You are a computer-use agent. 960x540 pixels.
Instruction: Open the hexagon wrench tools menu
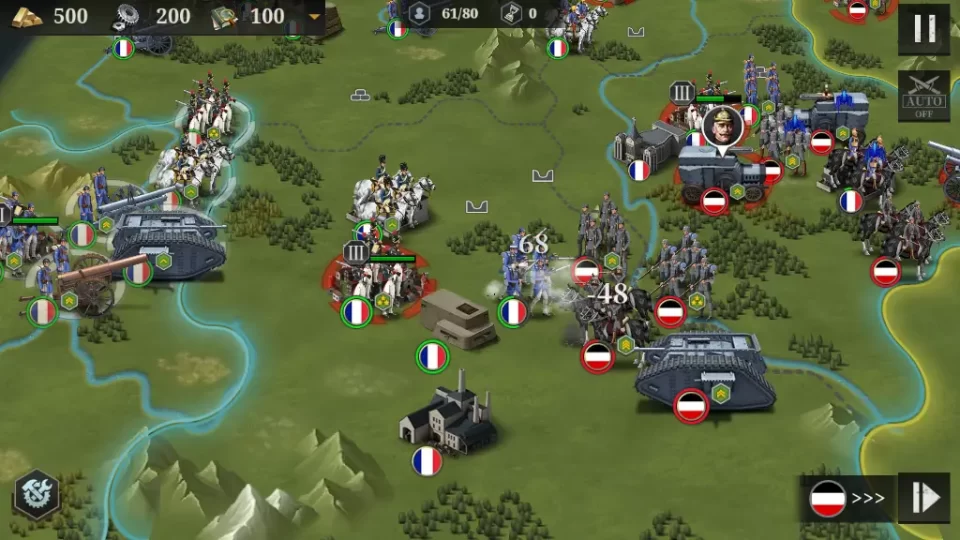37,494
